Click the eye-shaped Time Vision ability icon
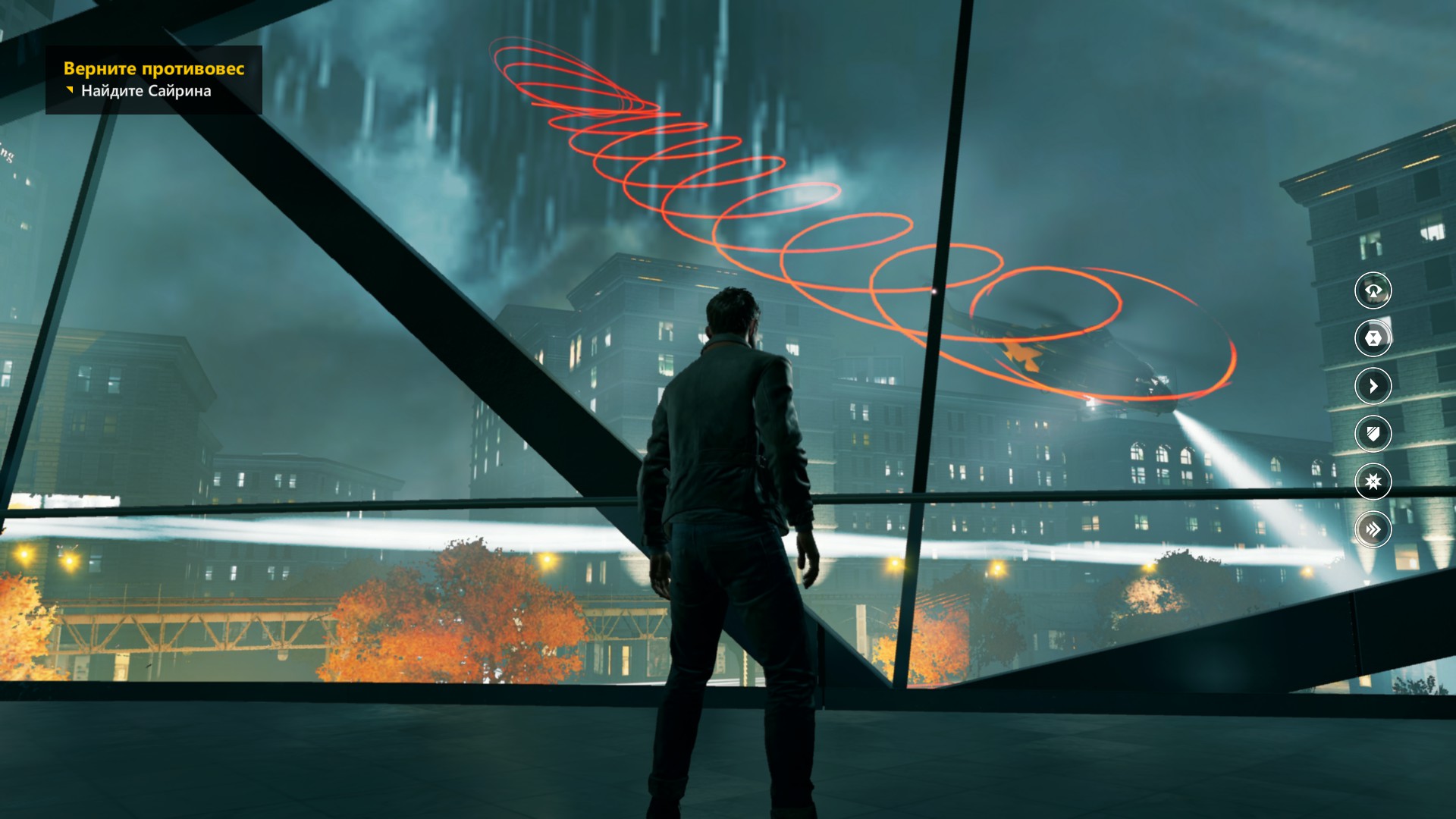 pyautogui.click(x=1373, y=290)
